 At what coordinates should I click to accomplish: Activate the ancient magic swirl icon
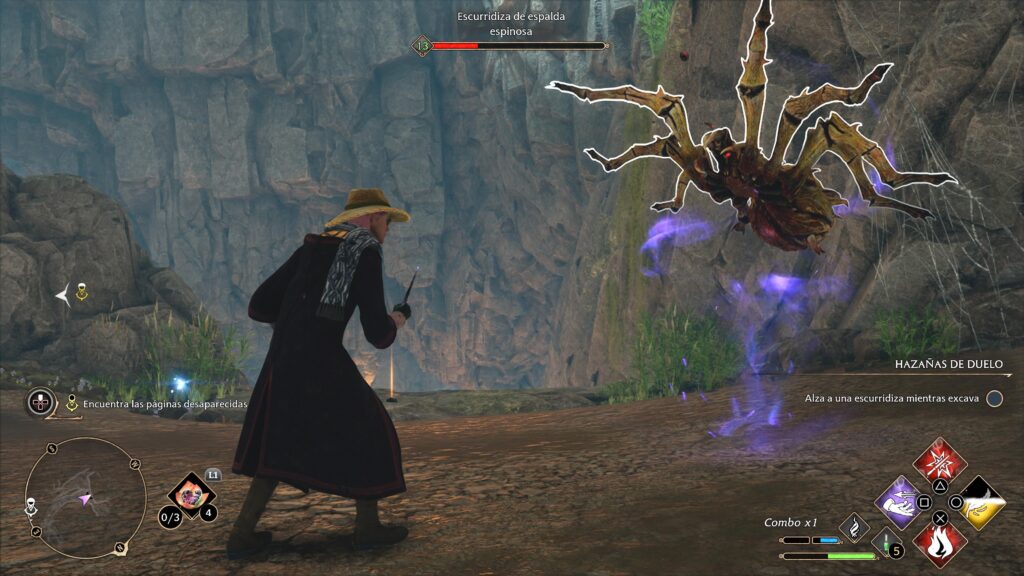coord(854,526)
